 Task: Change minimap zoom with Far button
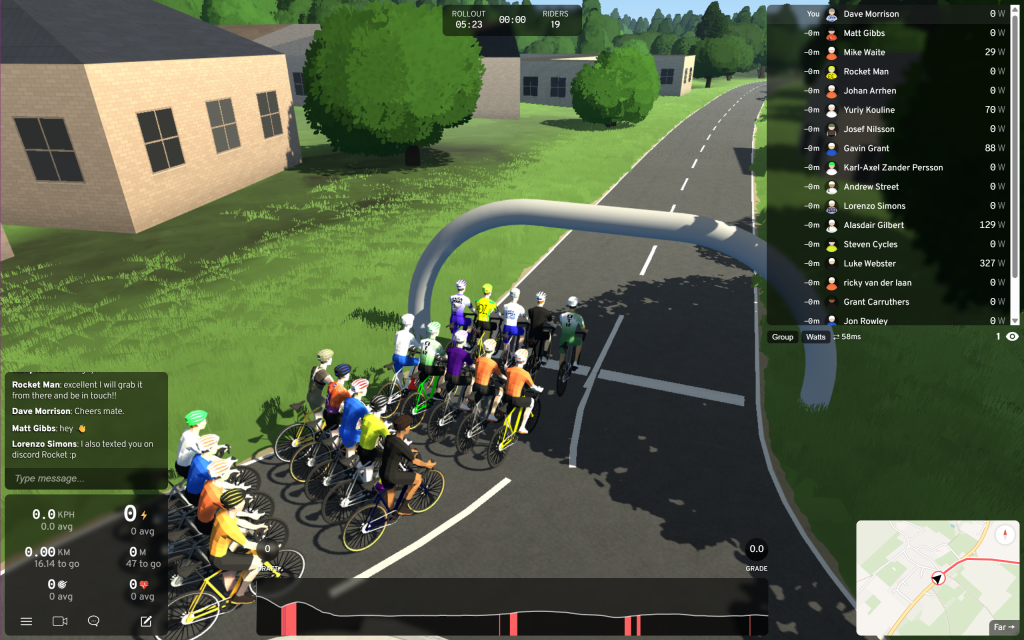(x=1002, y=627)
